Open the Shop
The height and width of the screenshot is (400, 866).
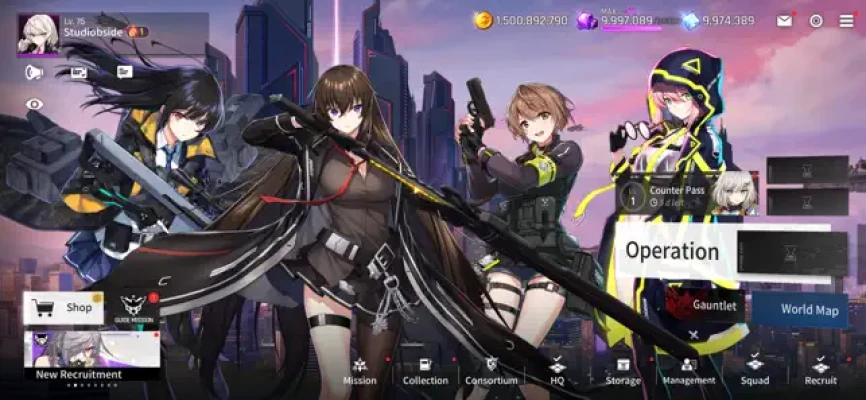pyautogui.click(x=63, y=308)
